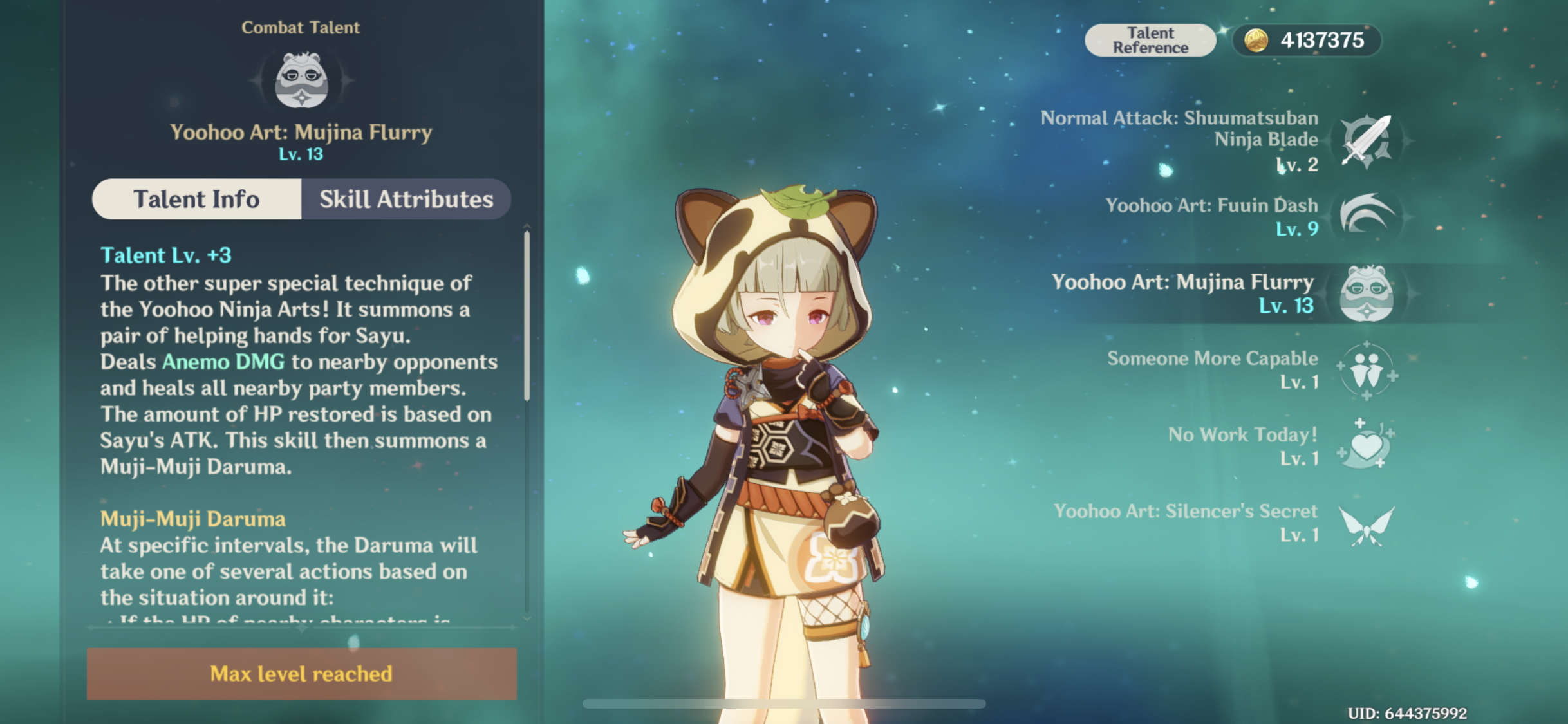Select the Talent Info tab
This screenshot has height=724, width=1568.
(196, 200)
